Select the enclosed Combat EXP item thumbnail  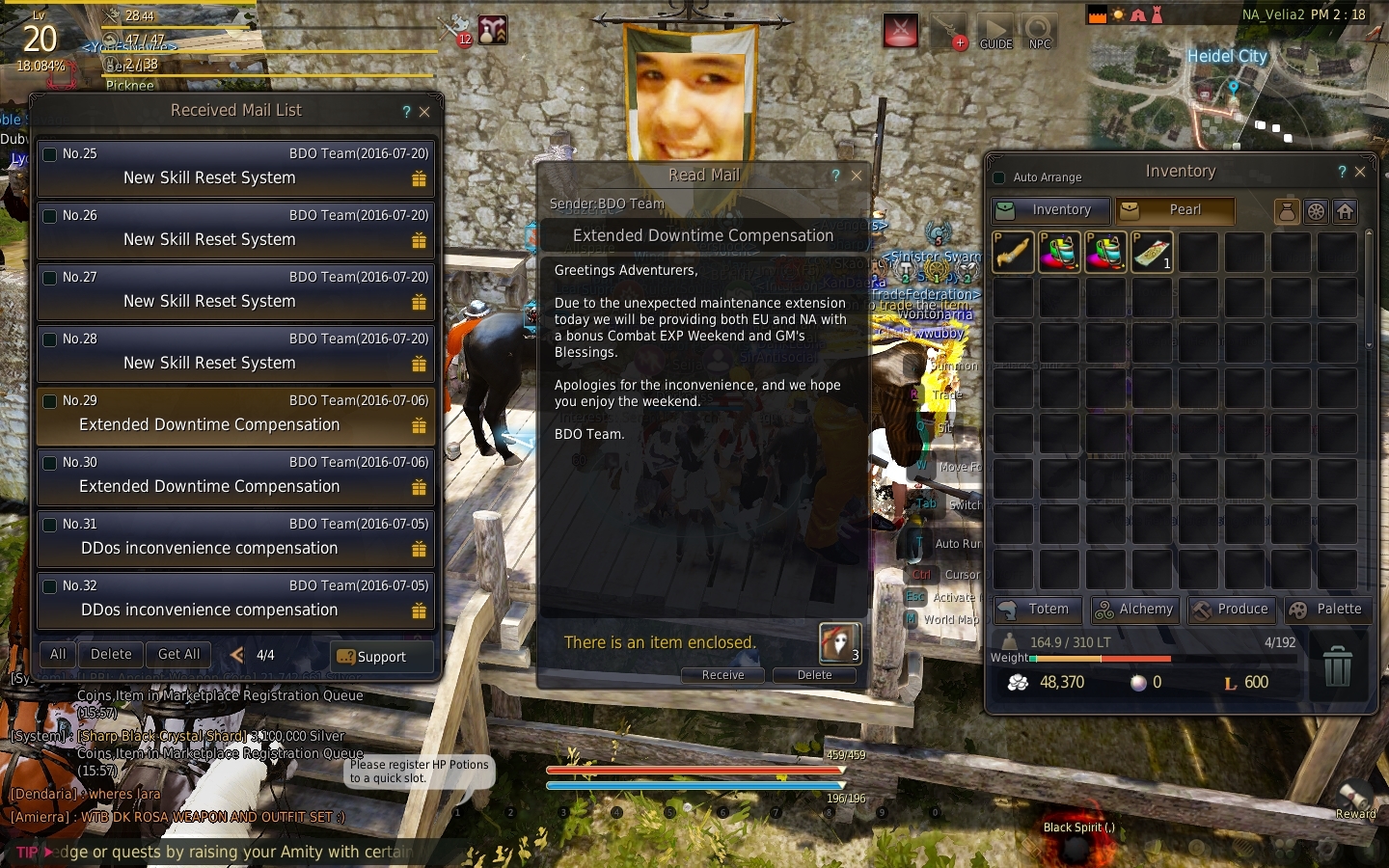(838, 643)
